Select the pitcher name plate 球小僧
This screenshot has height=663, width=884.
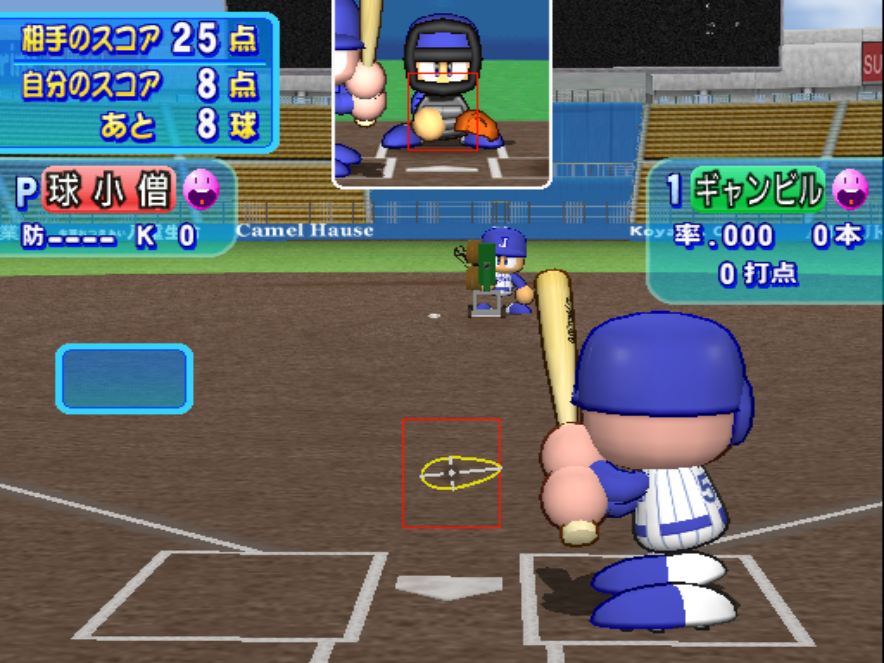[x=109, y=190]
